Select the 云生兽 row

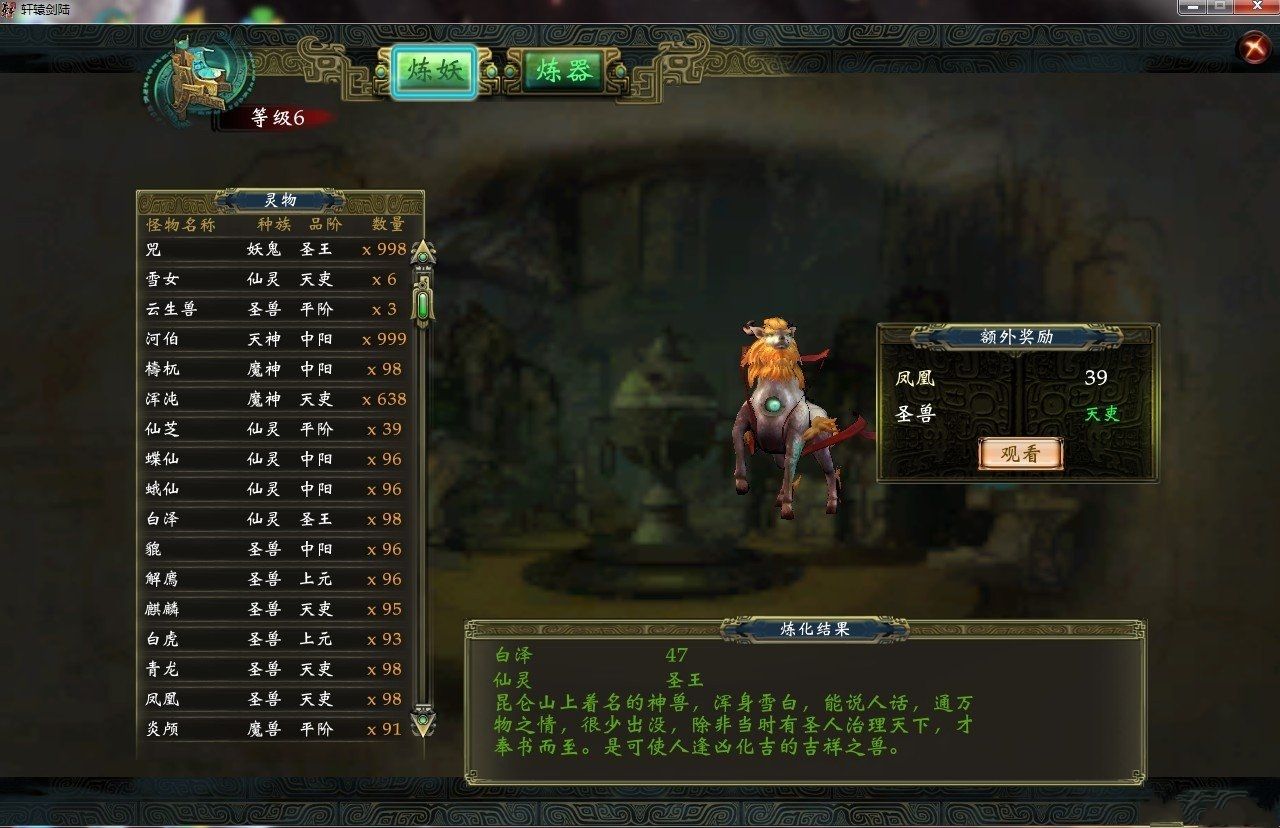tap(275, 309)
